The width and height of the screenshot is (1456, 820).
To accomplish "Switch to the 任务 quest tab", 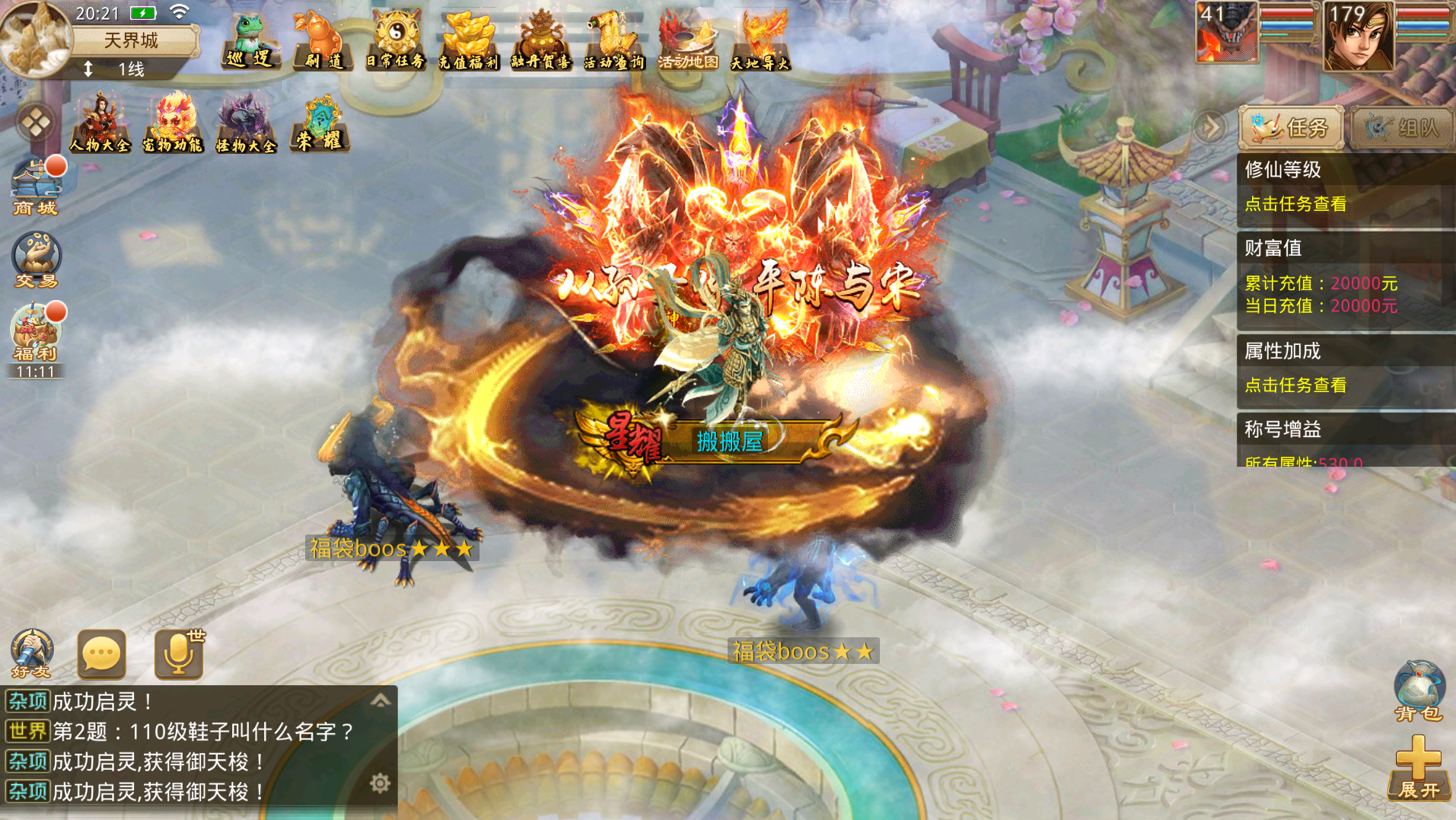I will (x=1291, y=127).
